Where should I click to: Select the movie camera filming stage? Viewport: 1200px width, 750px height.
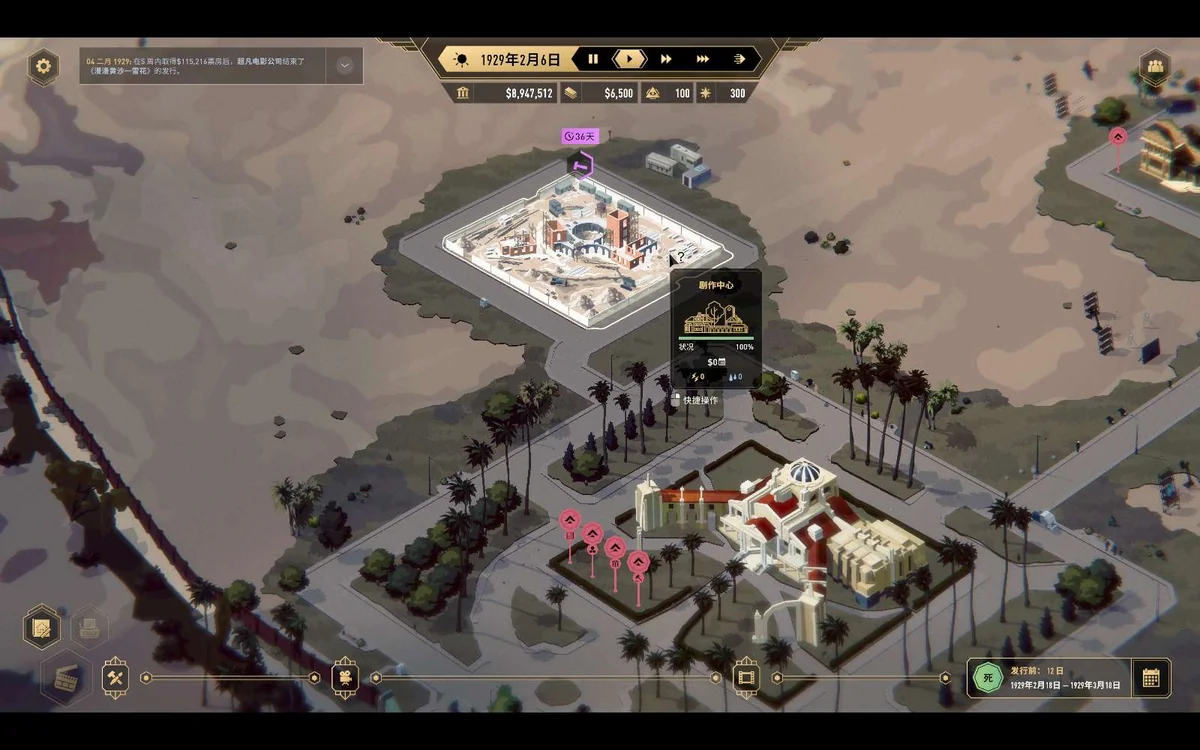345,677
